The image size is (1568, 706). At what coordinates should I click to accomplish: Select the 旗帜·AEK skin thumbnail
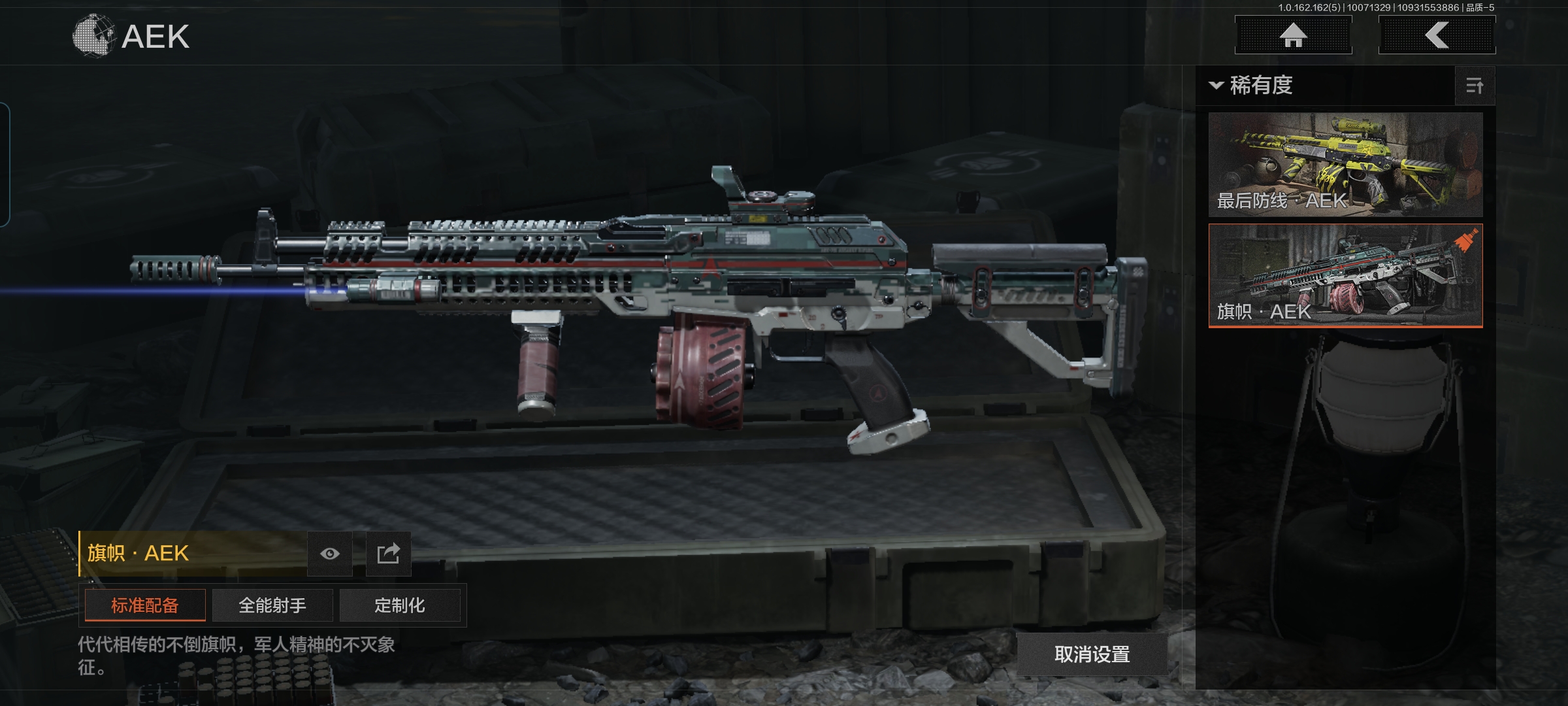point(1345,275)
